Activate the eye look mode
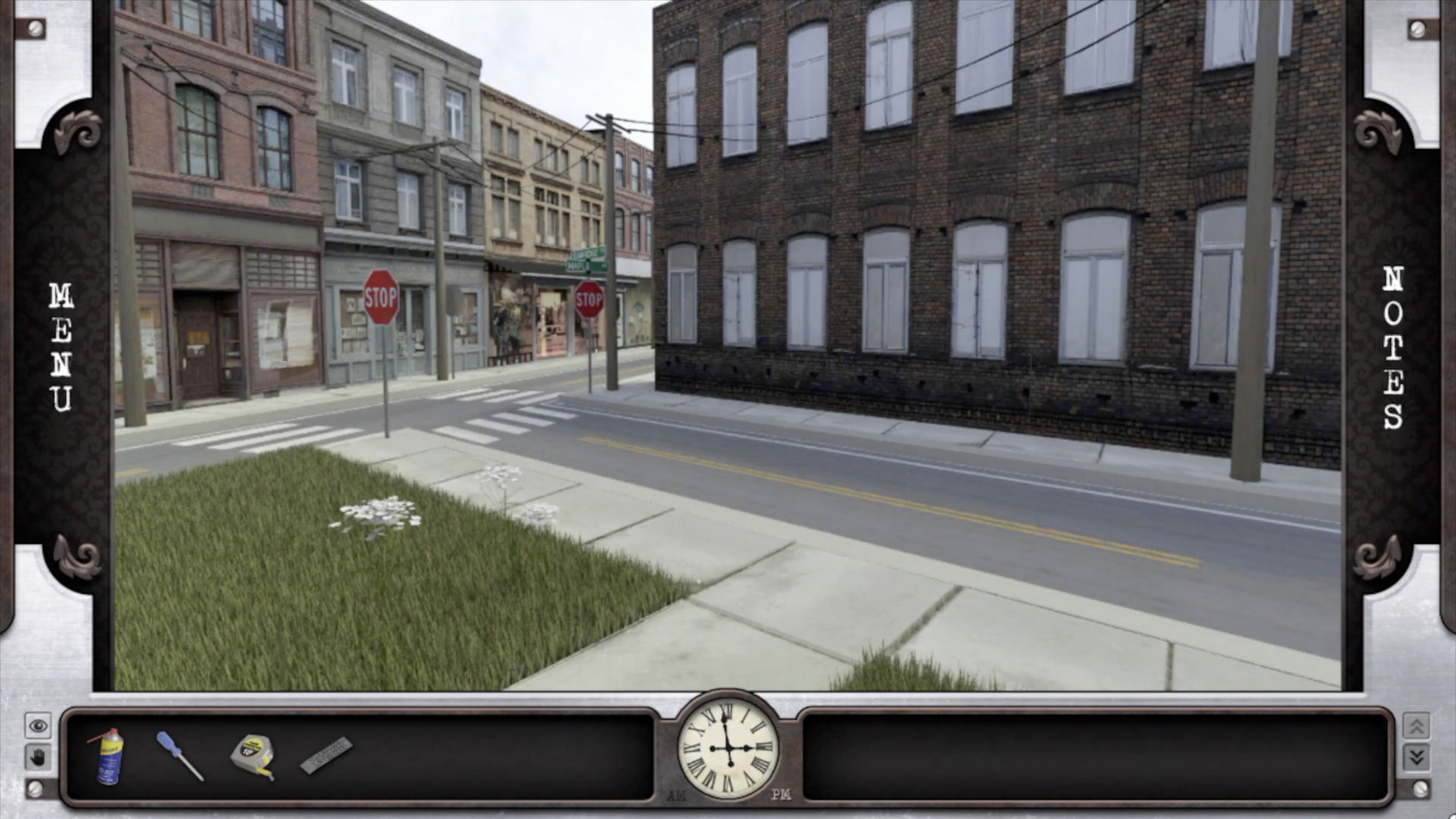The height and width of the screenshot is (819, 1456). click(38, 726)
